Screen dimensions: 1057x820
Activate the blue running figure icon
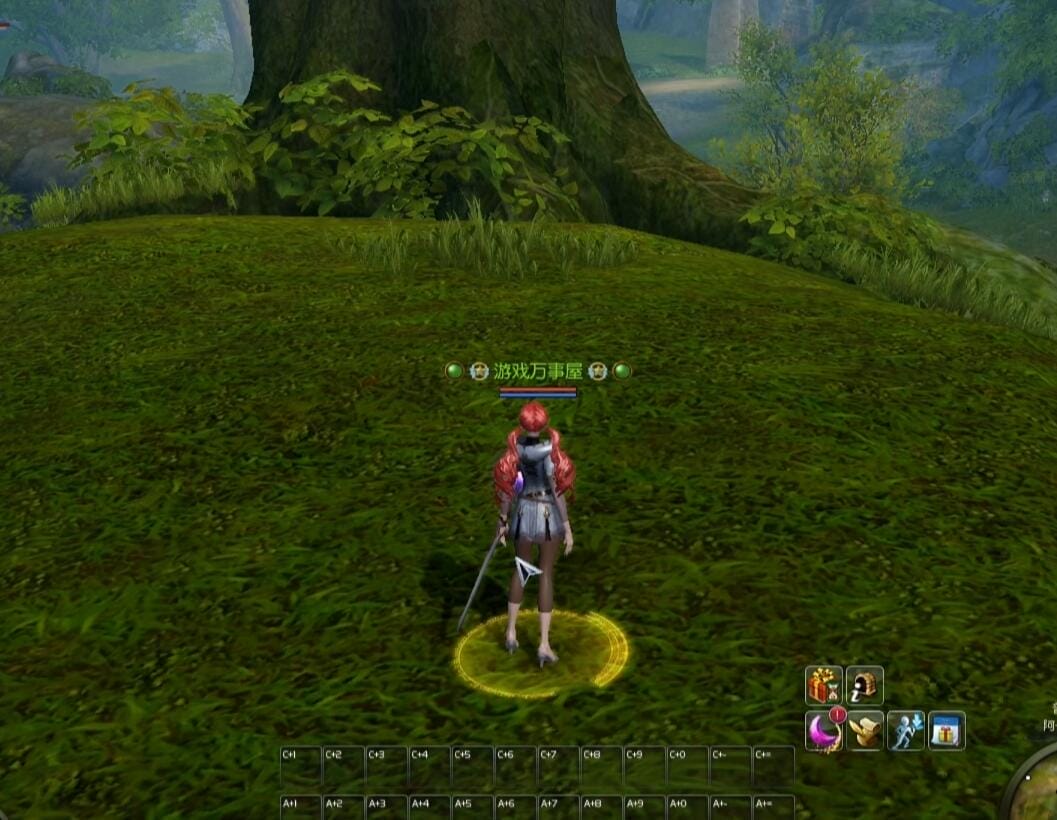[906, 731]
